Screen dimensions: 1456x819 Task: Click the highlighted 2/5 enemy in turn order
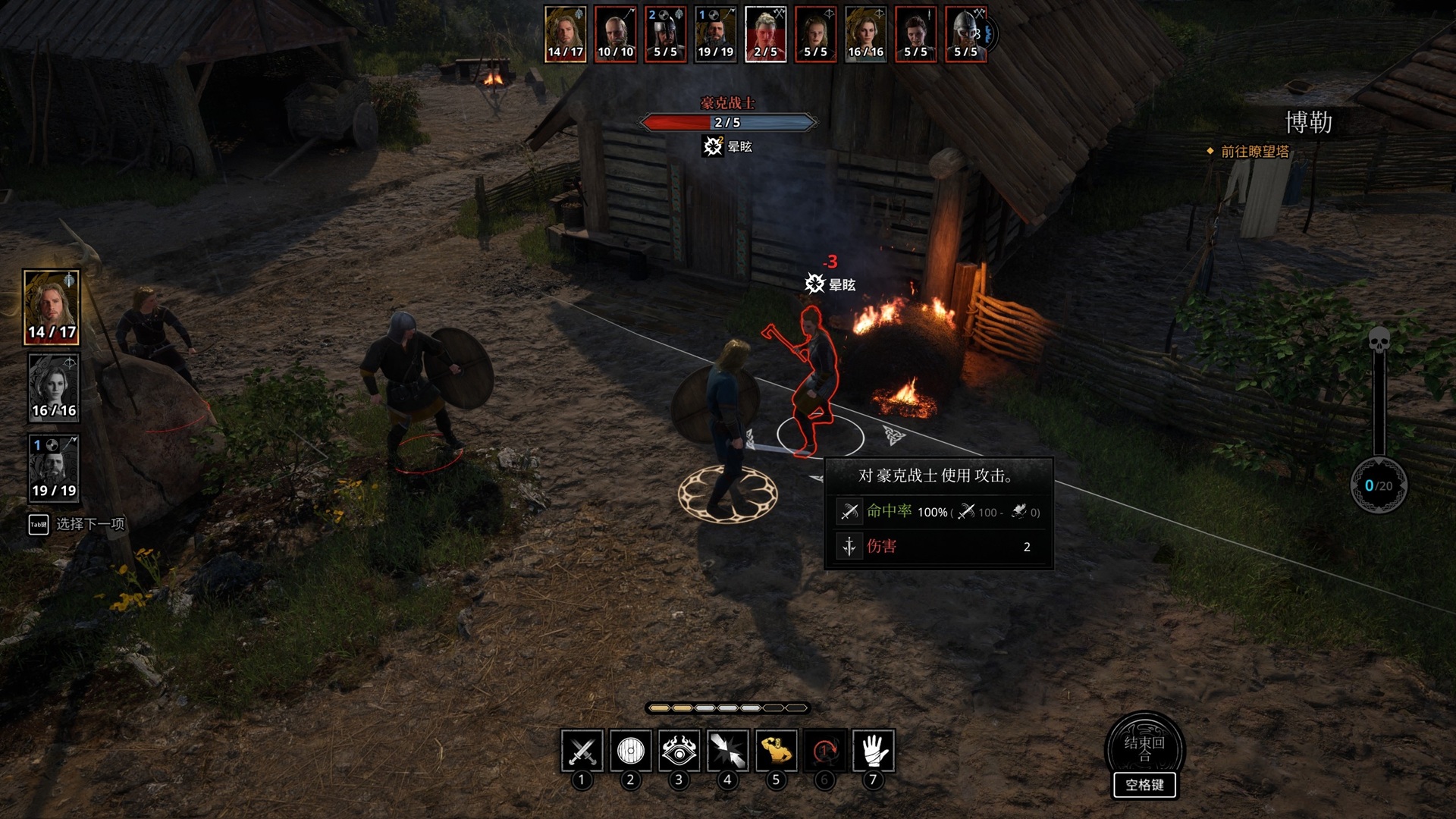click(x=765, y=34)
